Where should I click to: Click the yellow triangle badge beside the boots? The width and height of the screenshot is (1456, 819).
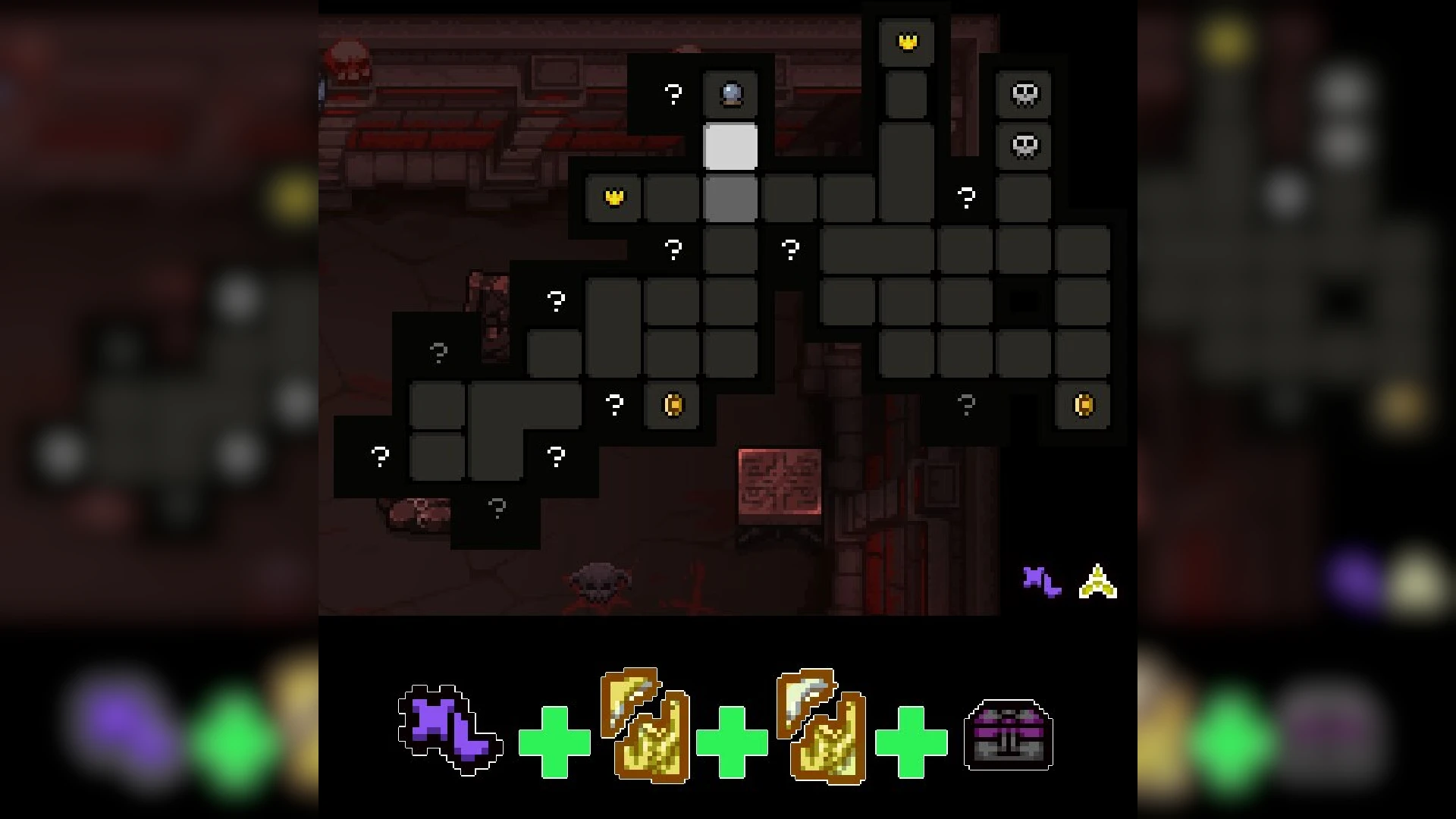pyautogui.click(x=1097, y=582)
